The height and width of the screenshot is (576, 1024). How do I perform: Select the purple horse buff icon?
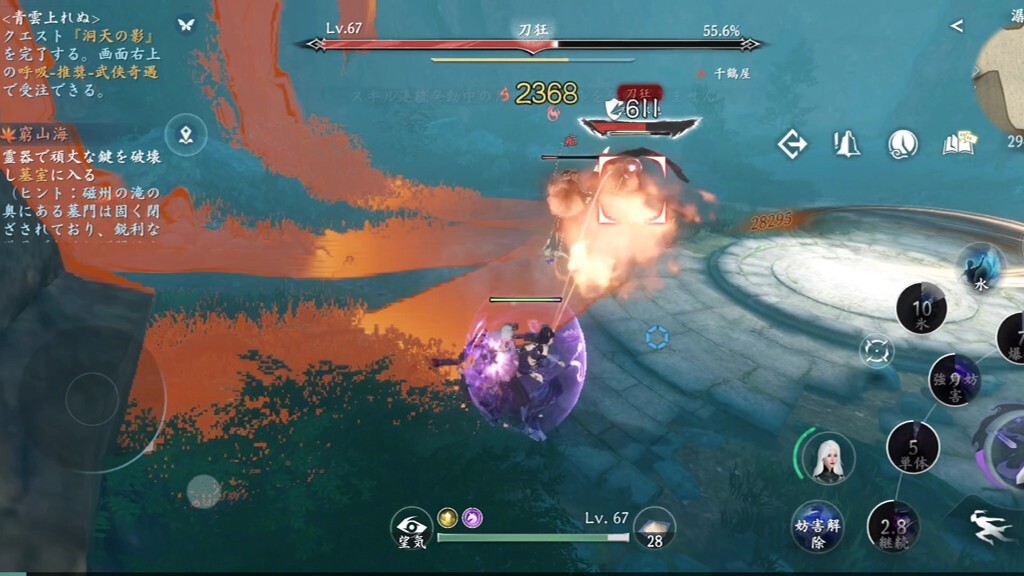(472, 517)
